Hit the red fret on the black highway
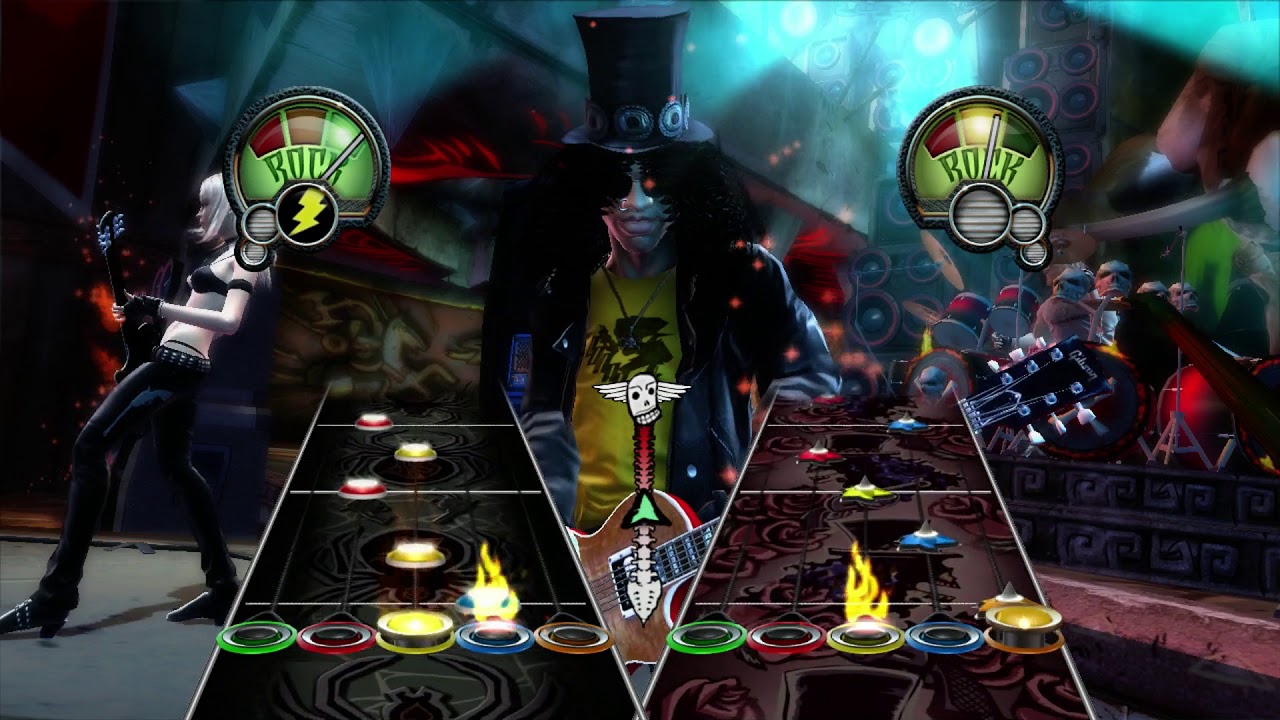 coord(336,636)
